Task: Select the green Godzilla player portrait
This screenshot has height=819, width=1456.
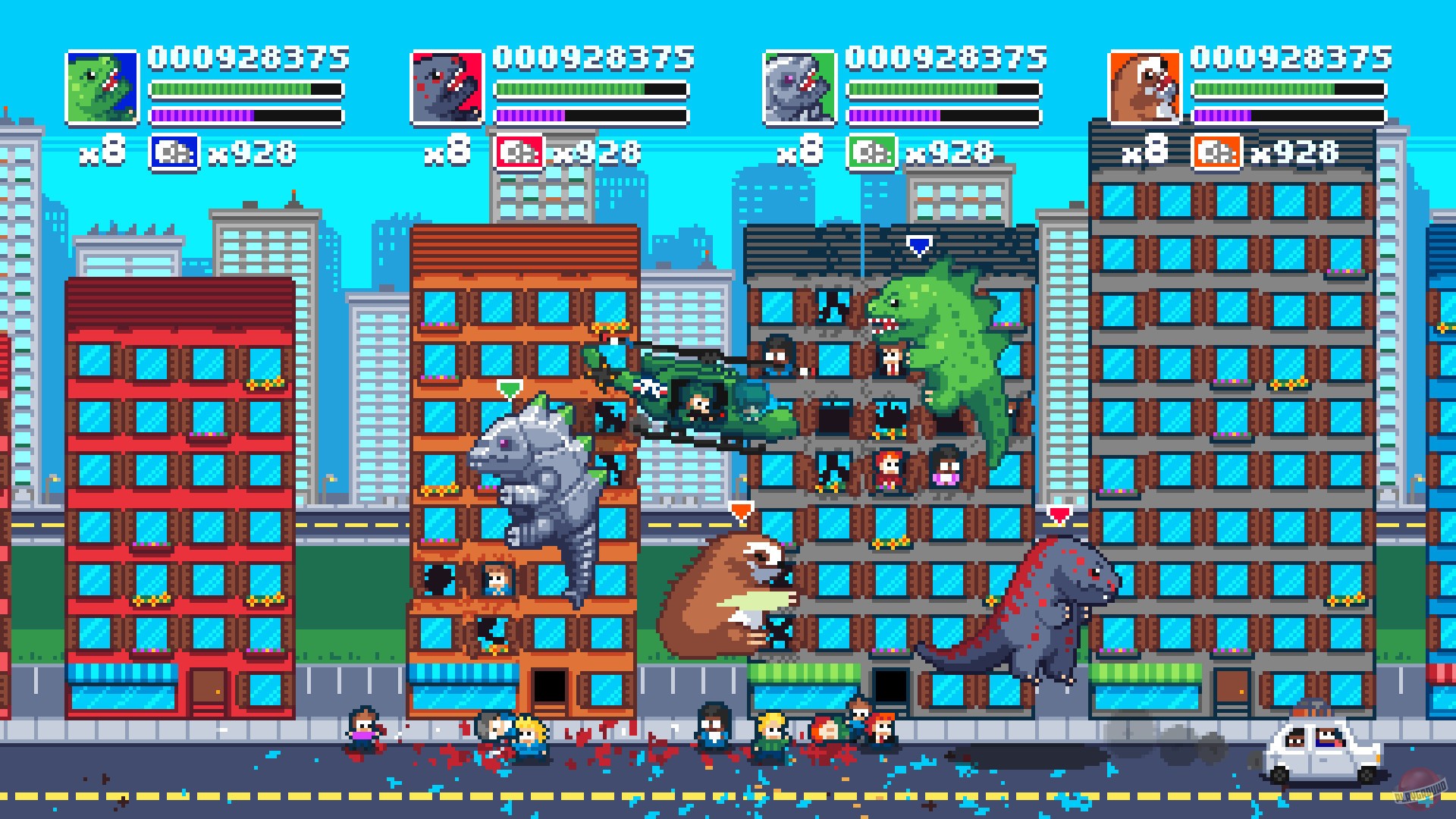Action: 102,86
